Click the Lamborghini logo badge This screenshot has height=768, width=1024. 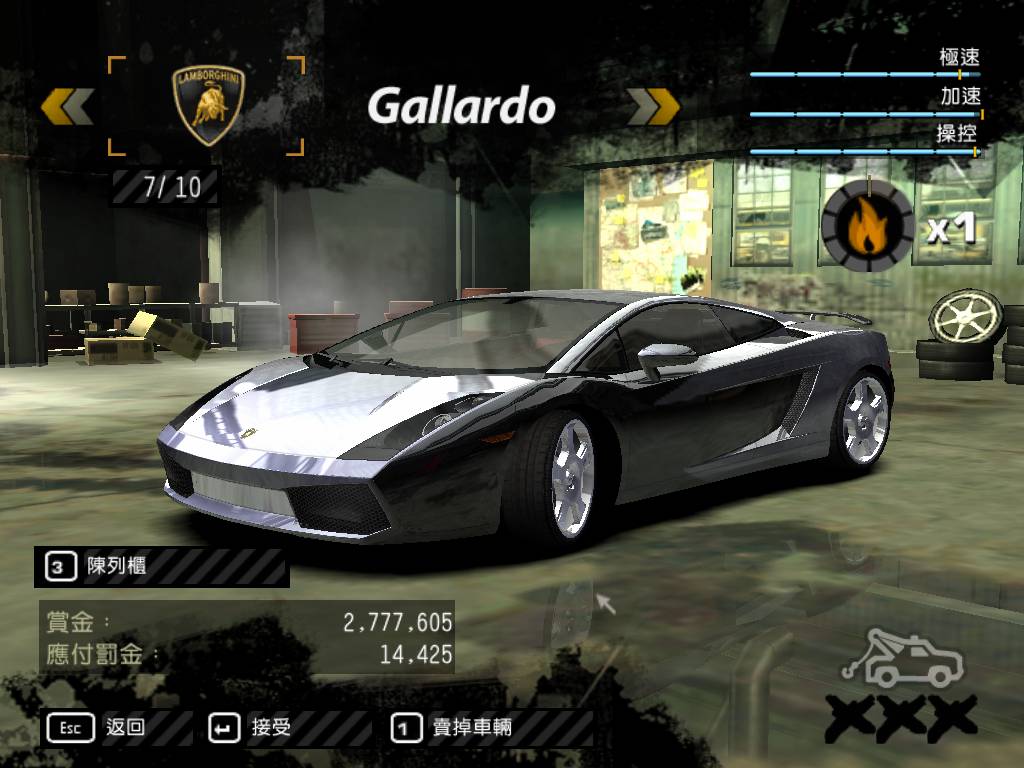click(209, 106)
